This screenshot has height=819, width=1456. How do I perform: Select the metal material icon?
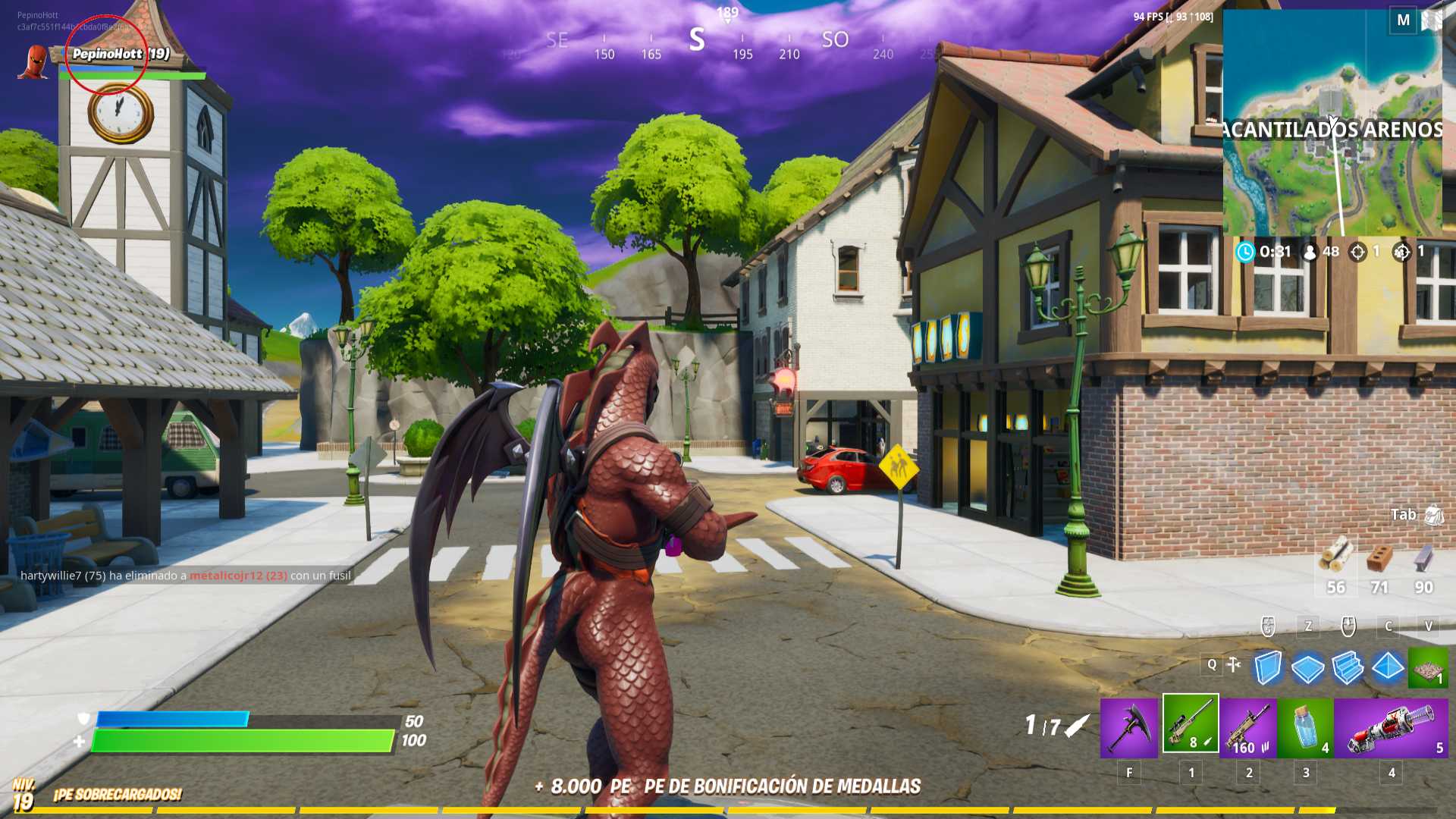pyautogui.click(x=1423, y=559)
